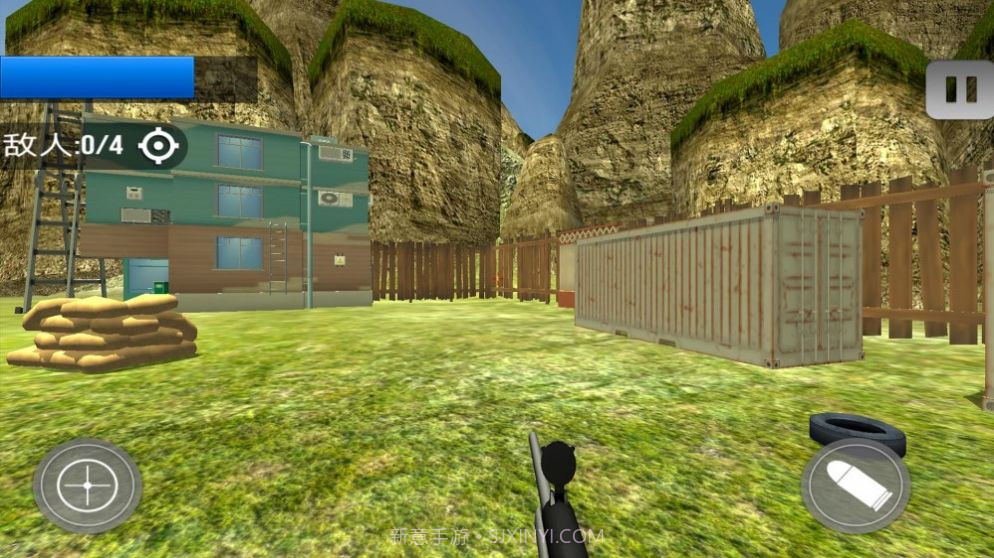
Task: Pause the game
Action: (x=958, y=90)
